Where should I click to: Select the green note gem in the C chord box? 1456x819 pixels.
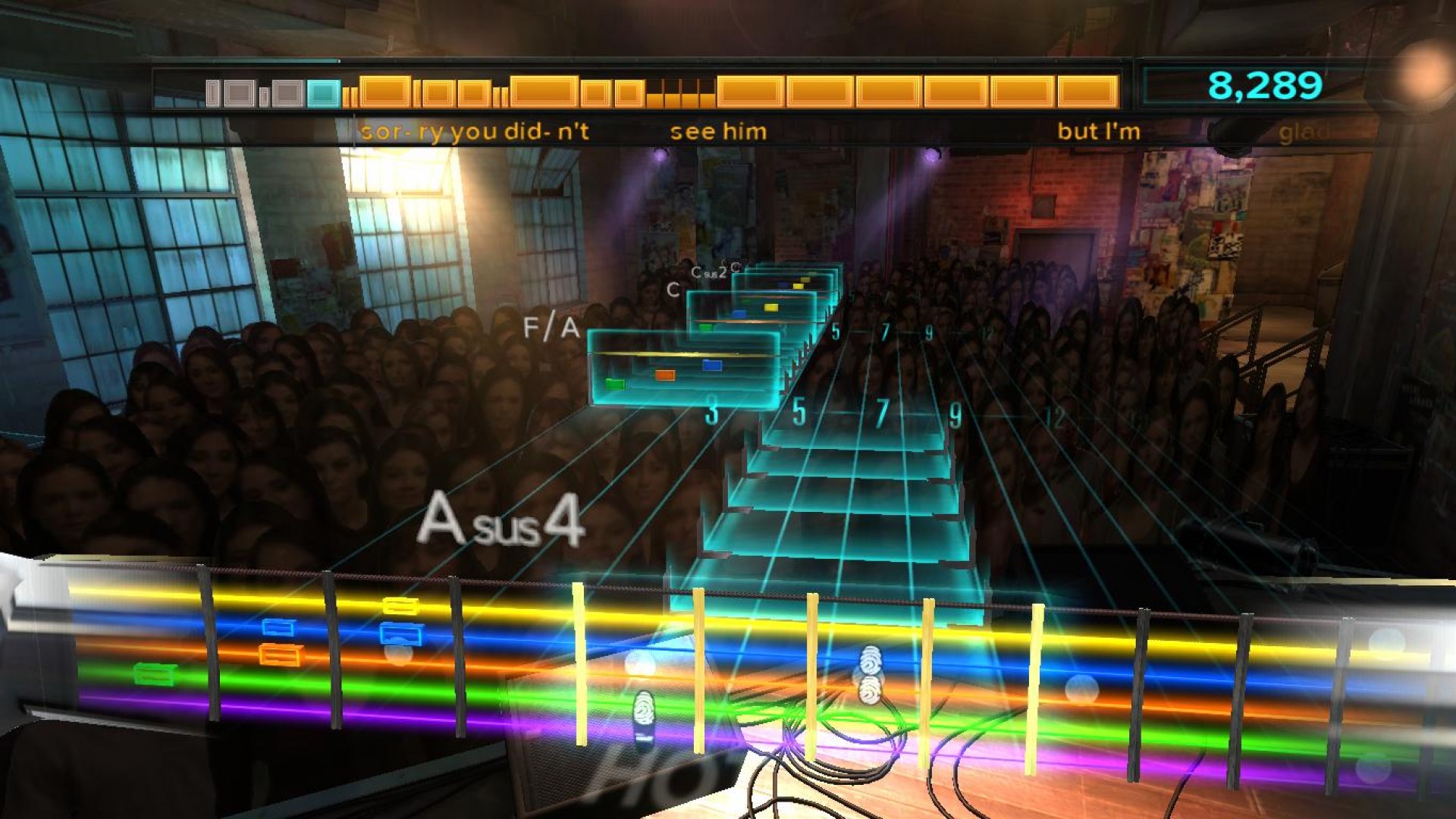[704, 328]
